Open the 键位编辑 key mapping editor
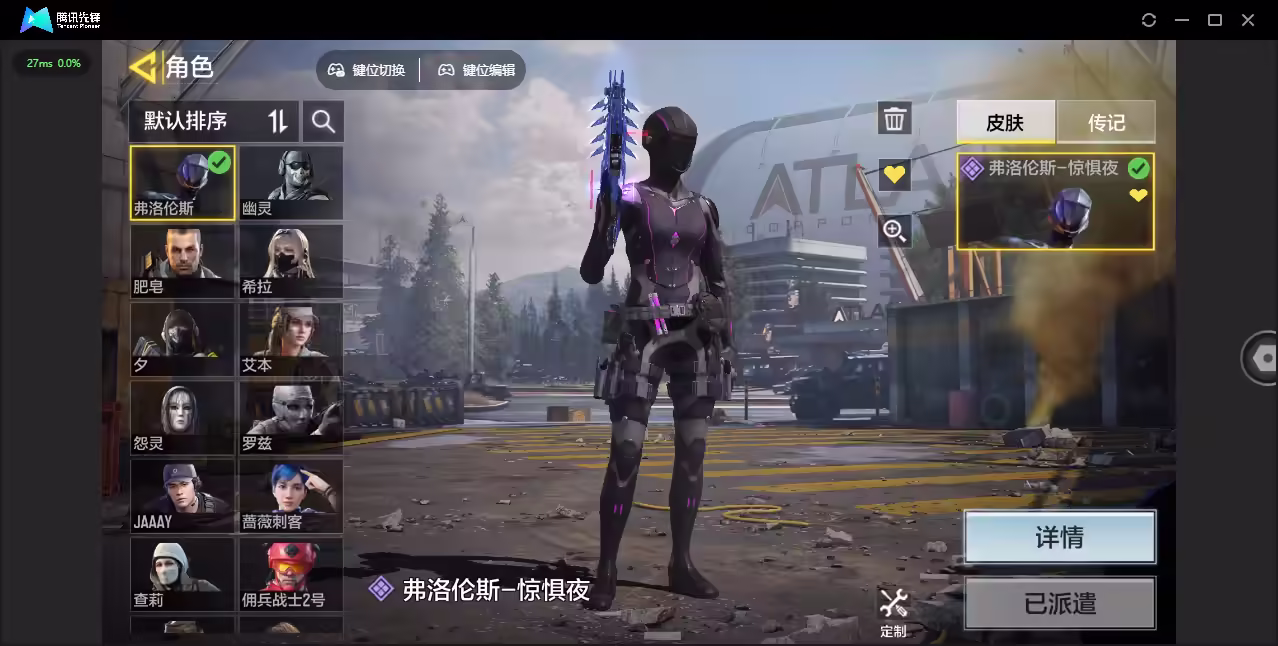Screen dimensions: 1278x646 (477, 70)
